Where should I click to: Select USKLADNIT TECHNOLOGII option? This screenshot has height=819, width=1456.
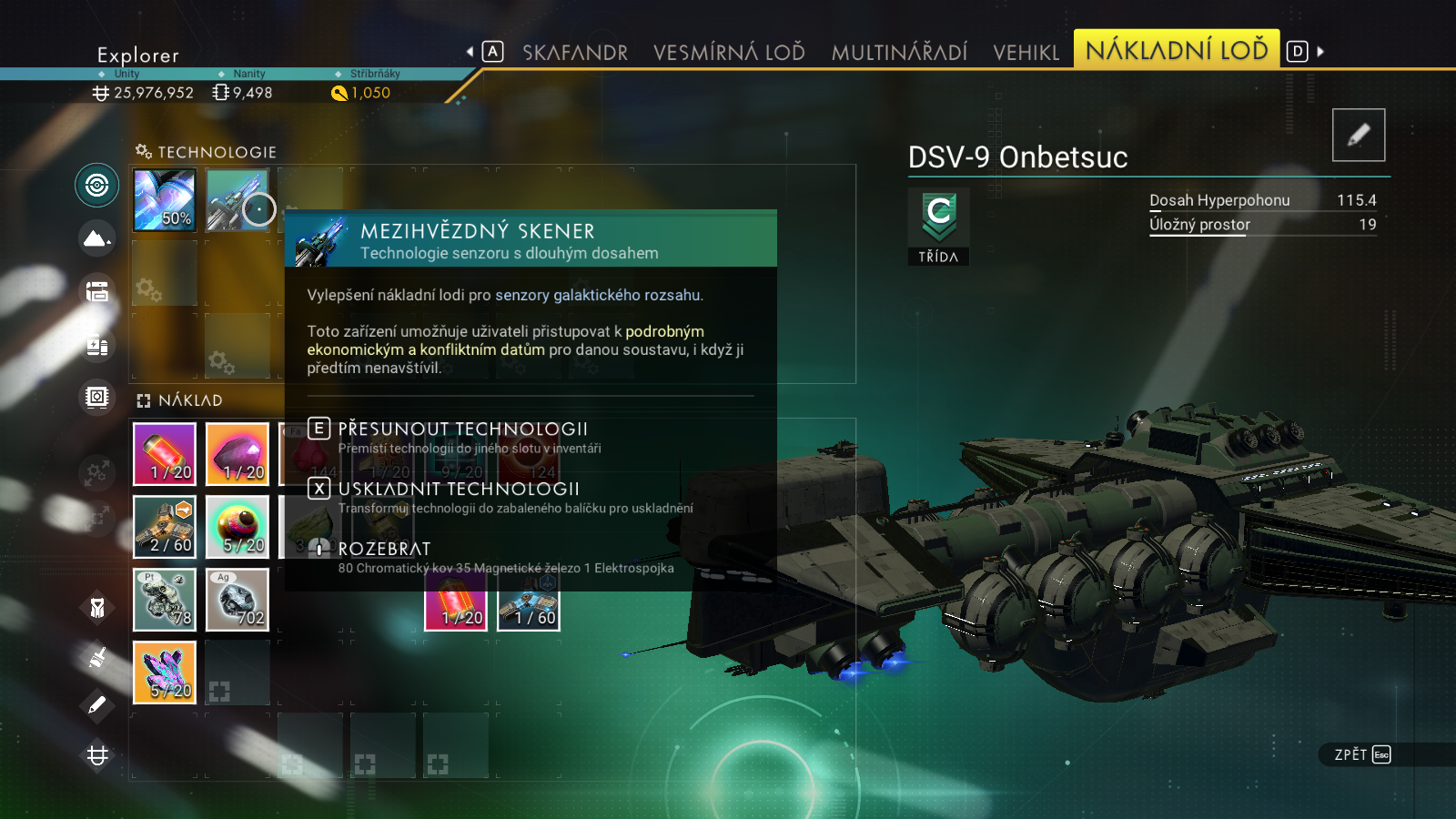click(459, 489)
